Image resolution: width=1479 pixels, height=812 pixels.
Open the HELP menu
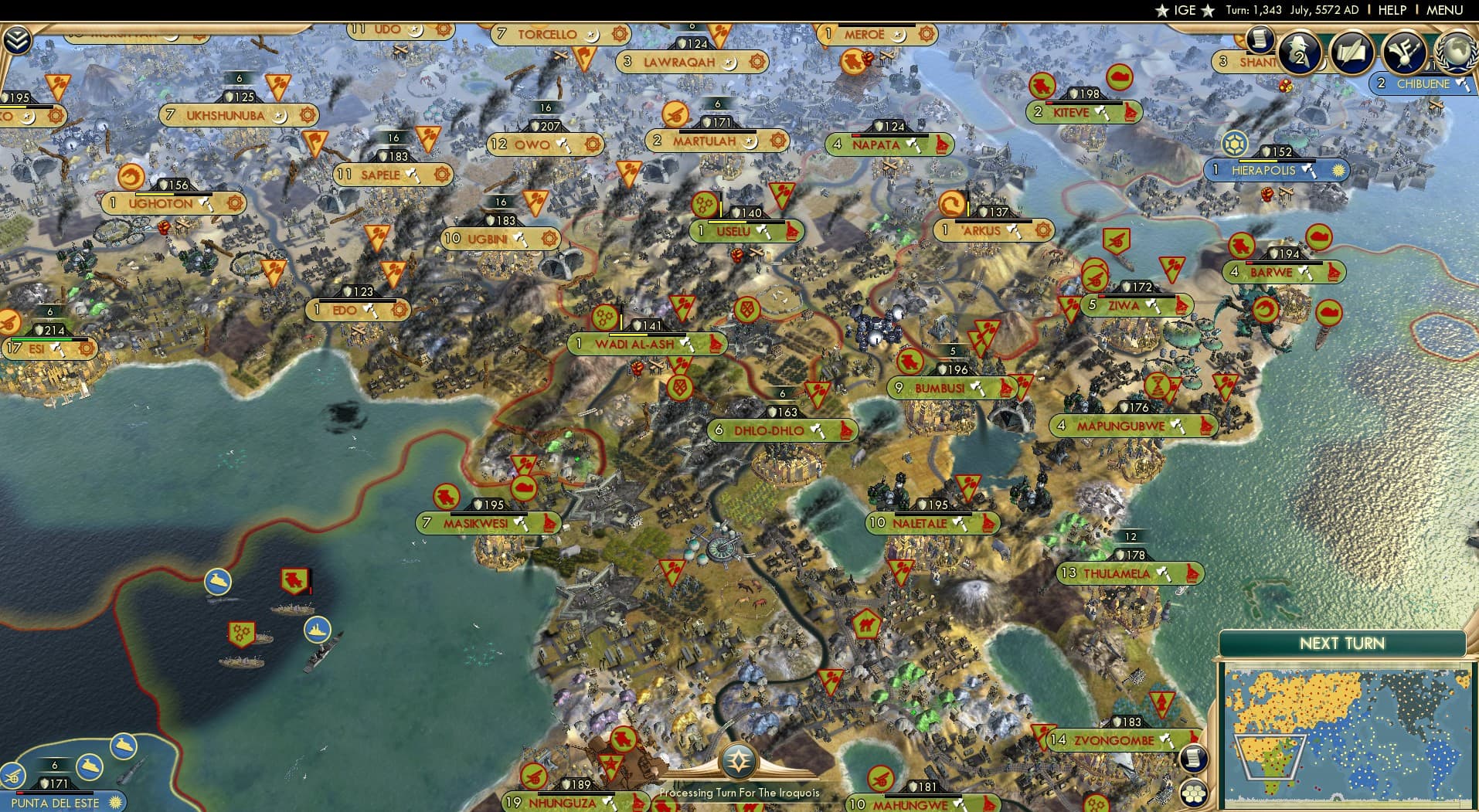1391,10
